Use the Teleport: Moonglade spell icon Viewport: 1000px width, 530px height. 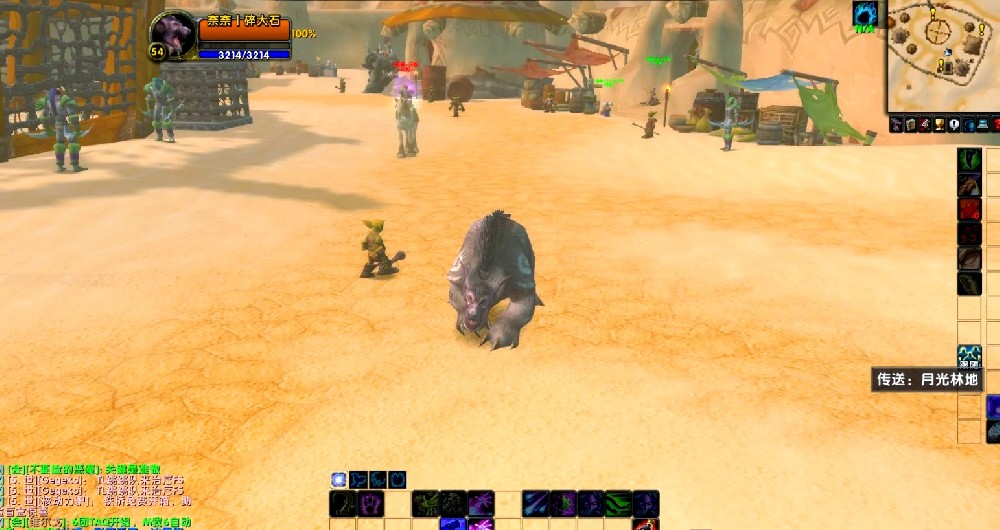point(969,356)
